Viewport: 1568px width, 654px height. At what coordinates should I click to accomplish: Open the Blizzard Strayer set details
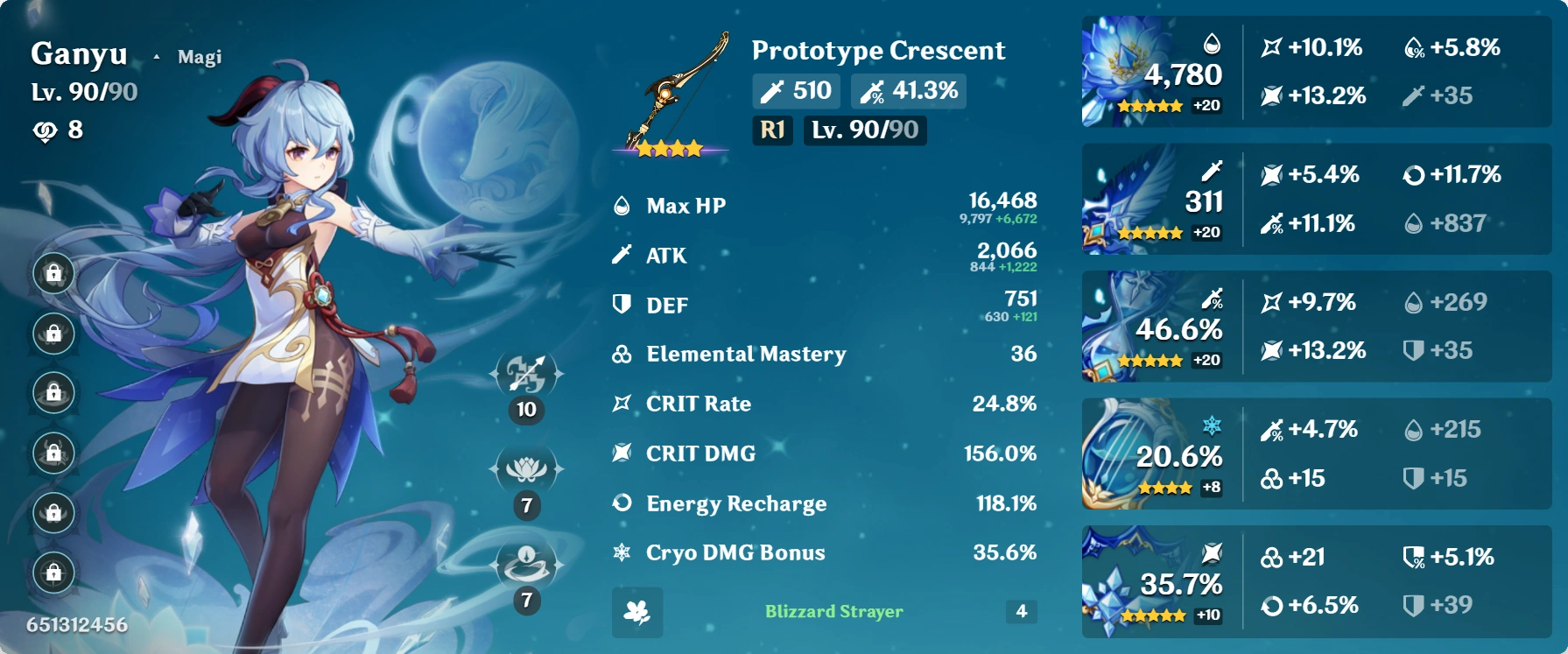[832, 611]
